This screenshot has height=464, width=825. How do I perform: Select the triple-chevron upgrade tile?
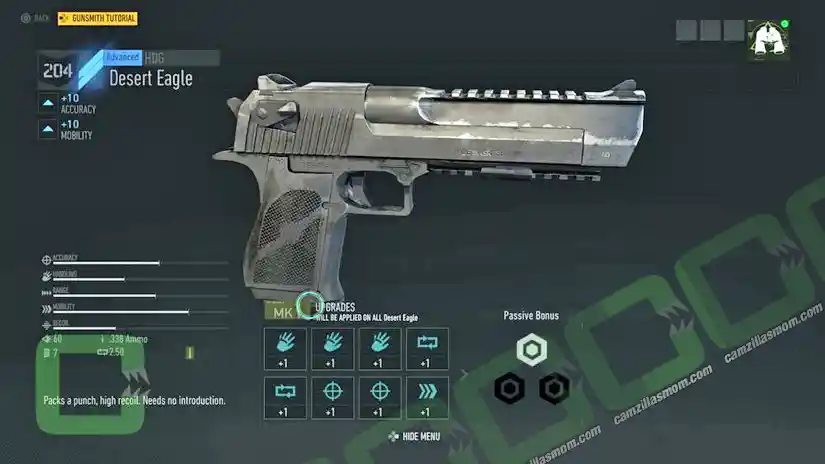(427, 397)
